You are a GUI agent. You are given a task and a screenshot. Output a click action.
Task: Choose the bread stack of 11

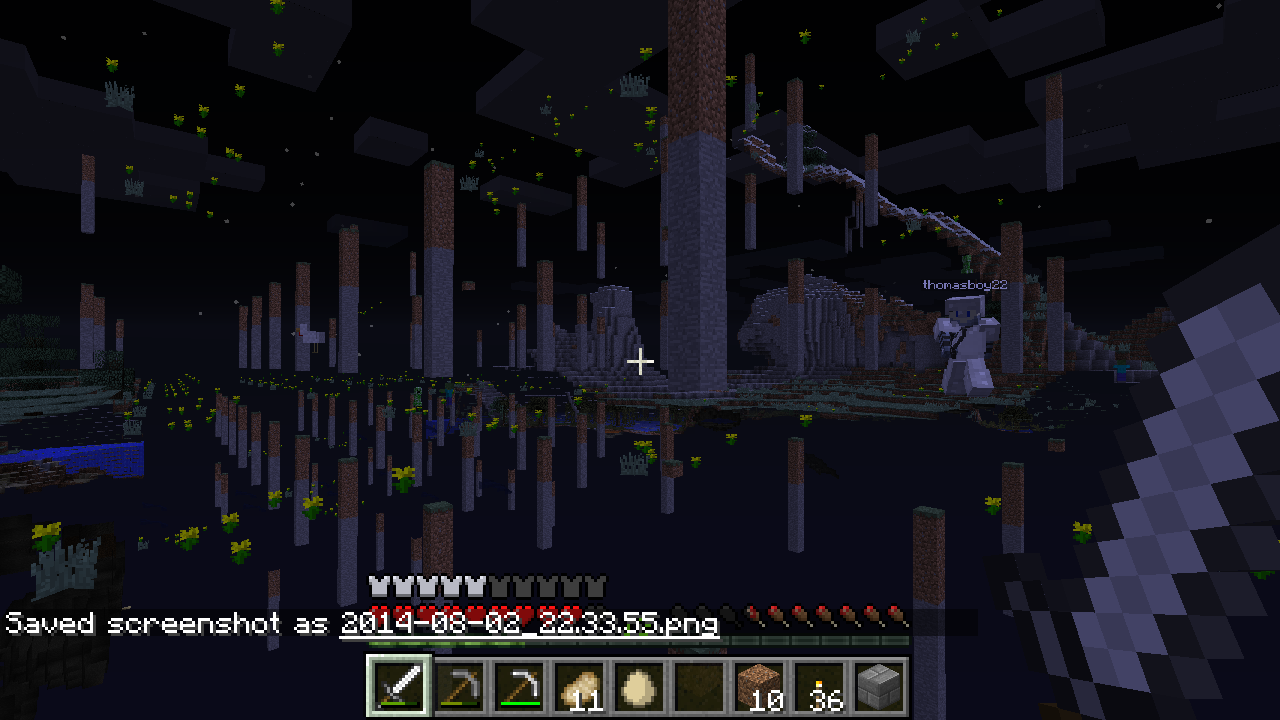click(580, 686)
